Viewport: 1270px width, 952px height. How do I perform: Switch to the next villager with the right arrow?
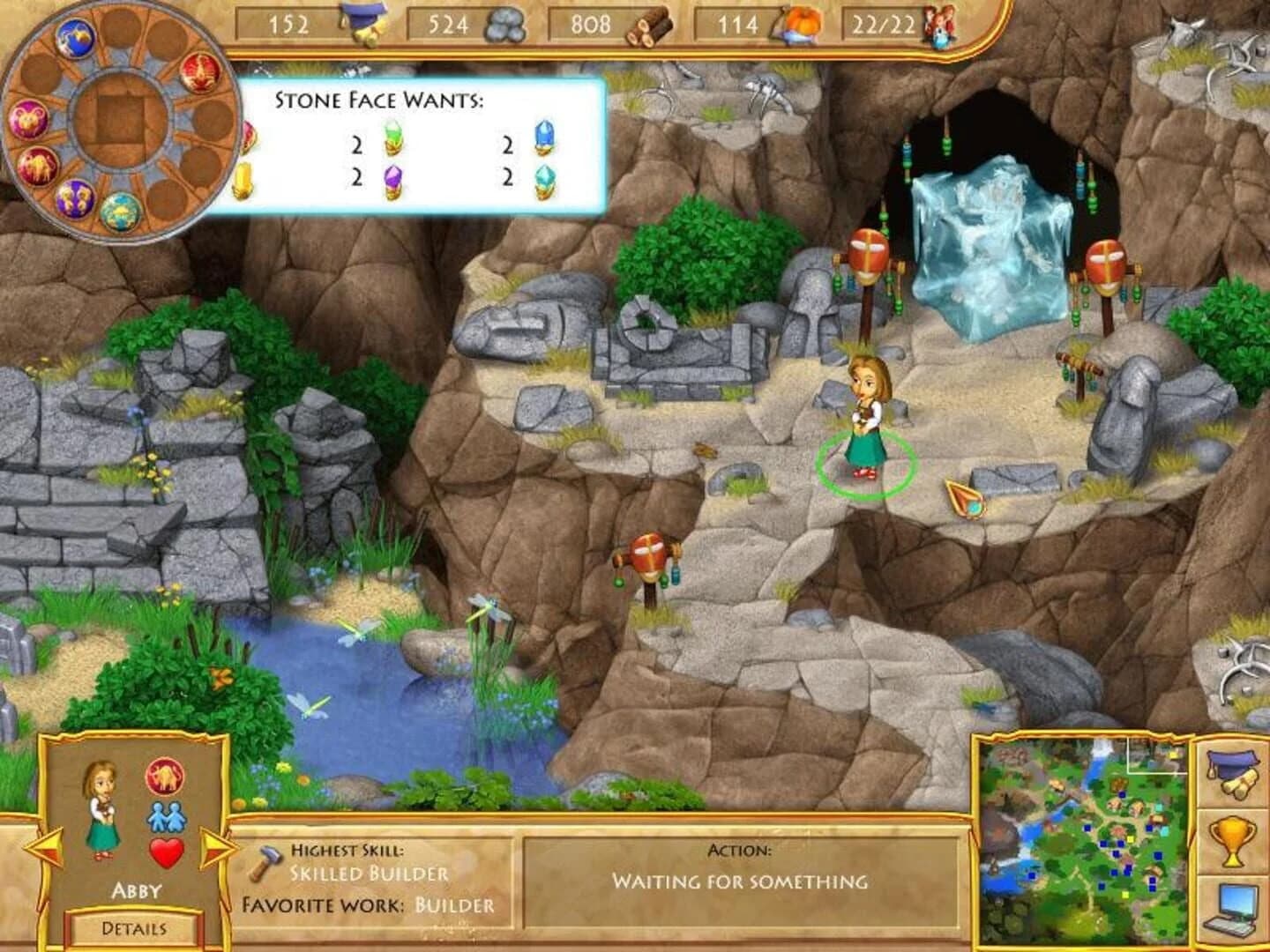(x=219, y=847)
